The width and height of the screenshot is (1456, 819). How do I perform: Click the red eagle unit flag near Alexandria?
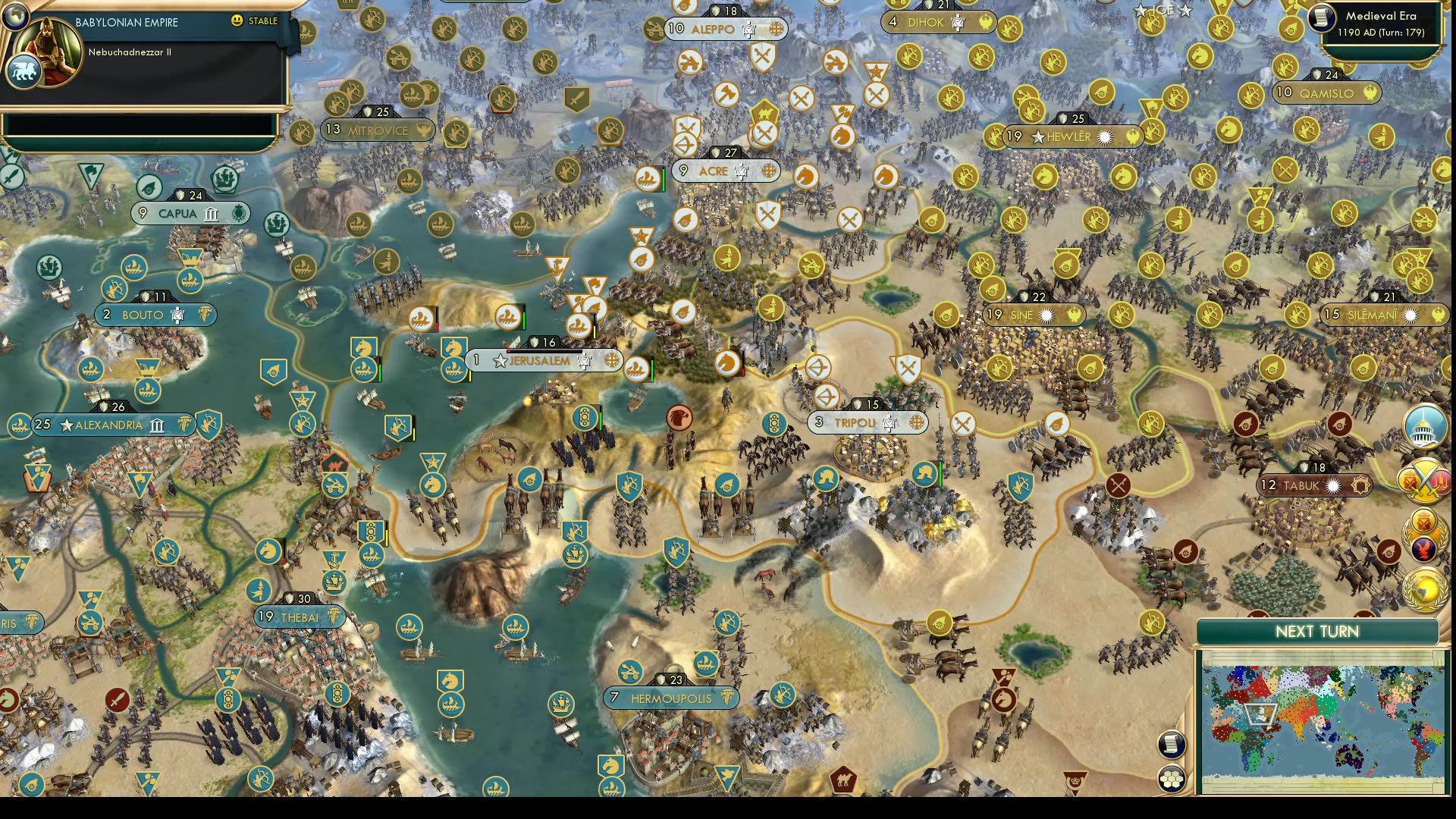(x=679, y=417)
